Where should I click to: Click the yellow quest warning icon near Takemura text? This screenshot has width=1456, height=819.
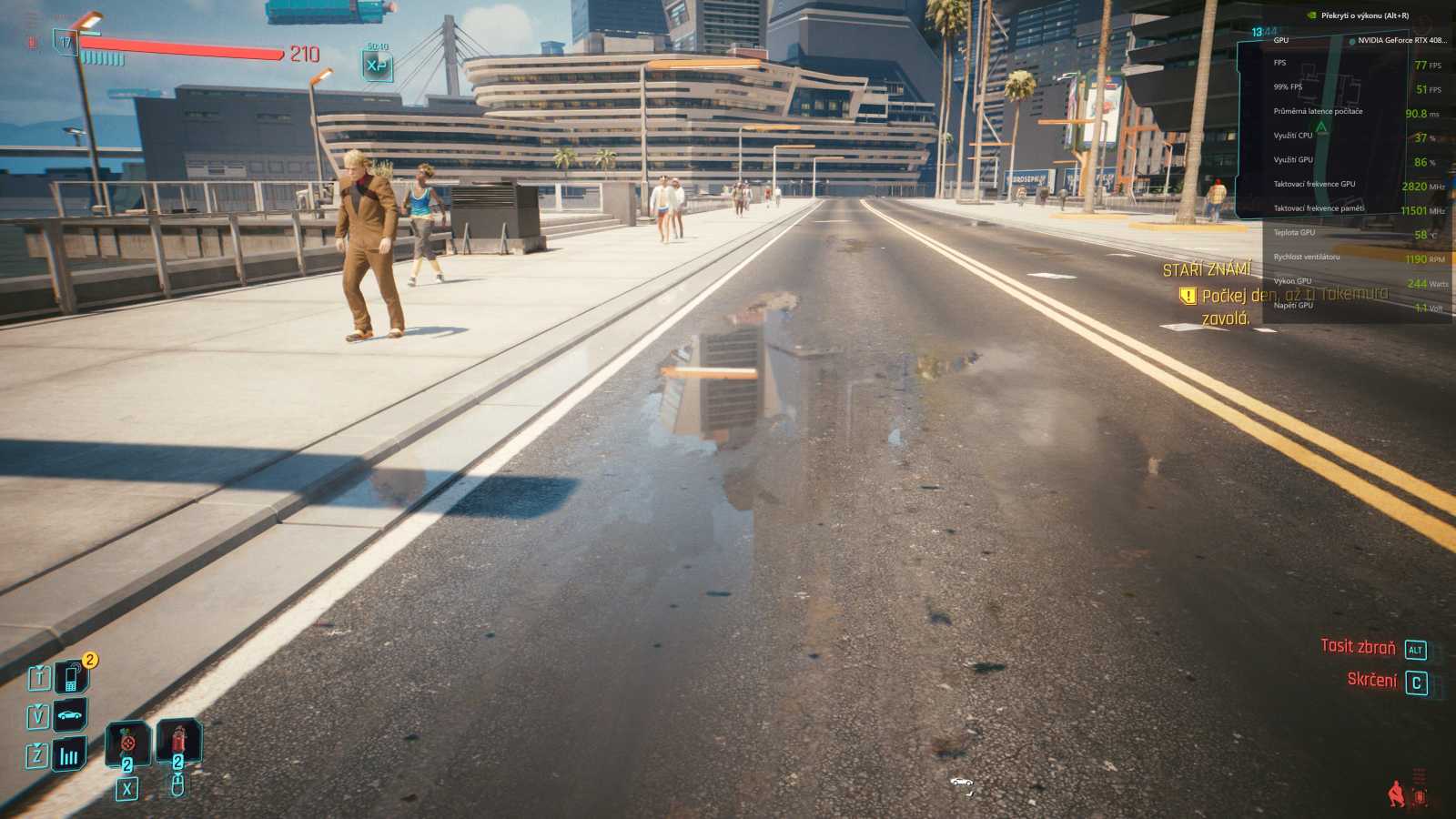click(x=1188, y=295)
